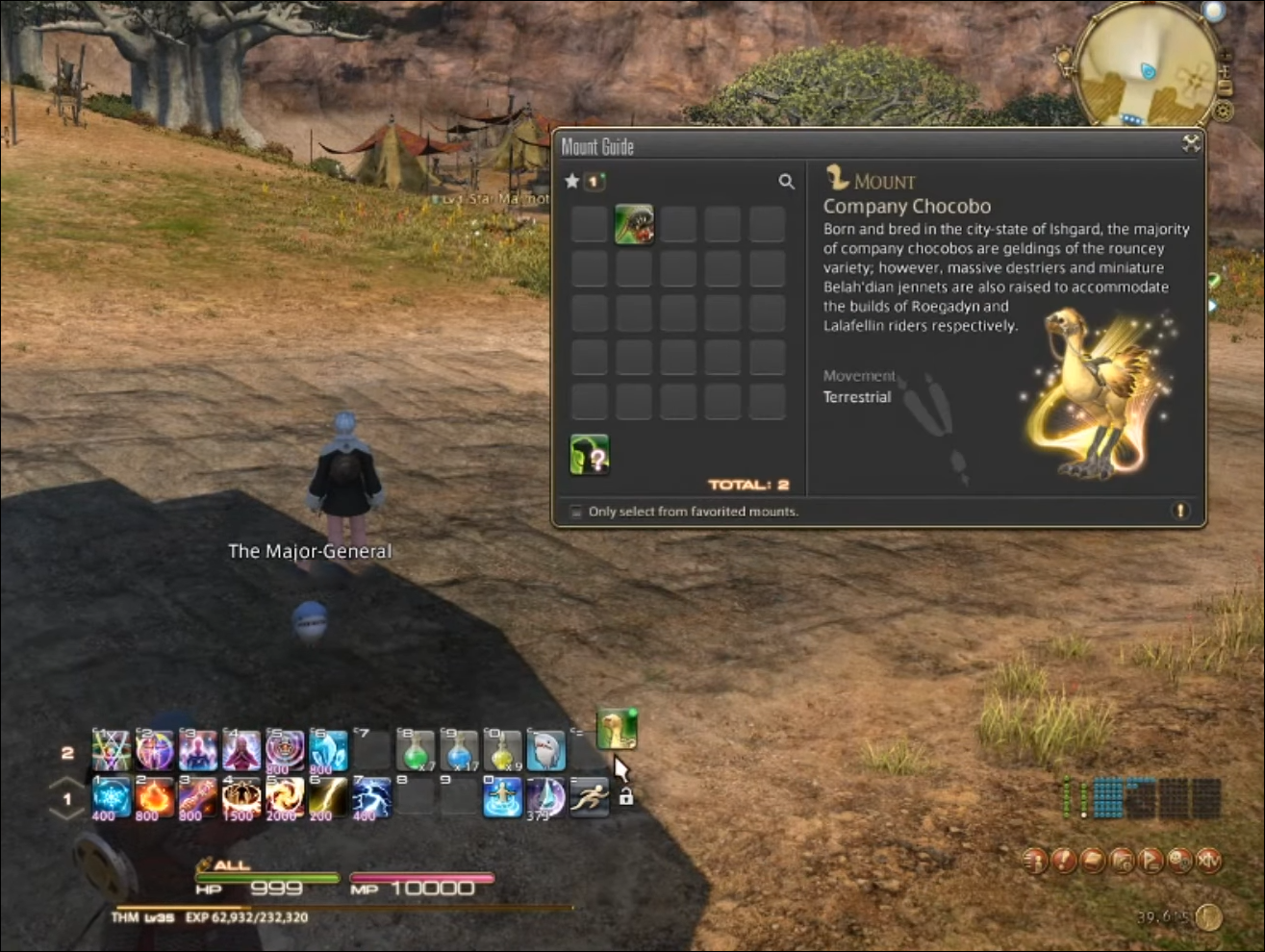Screen dimensions: 1265x952
Task: Select the mount icon in the guide grid
Action: pyautogui.click(x=634, y=224)
